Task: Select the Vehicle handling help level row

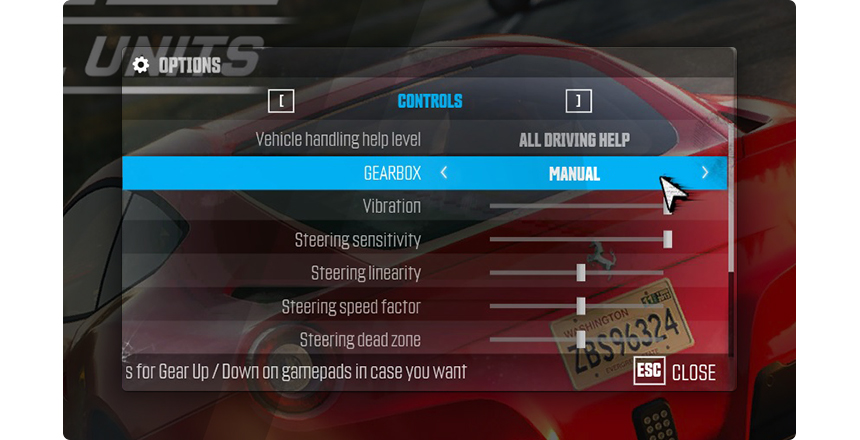Action: (x=425, y=140)
